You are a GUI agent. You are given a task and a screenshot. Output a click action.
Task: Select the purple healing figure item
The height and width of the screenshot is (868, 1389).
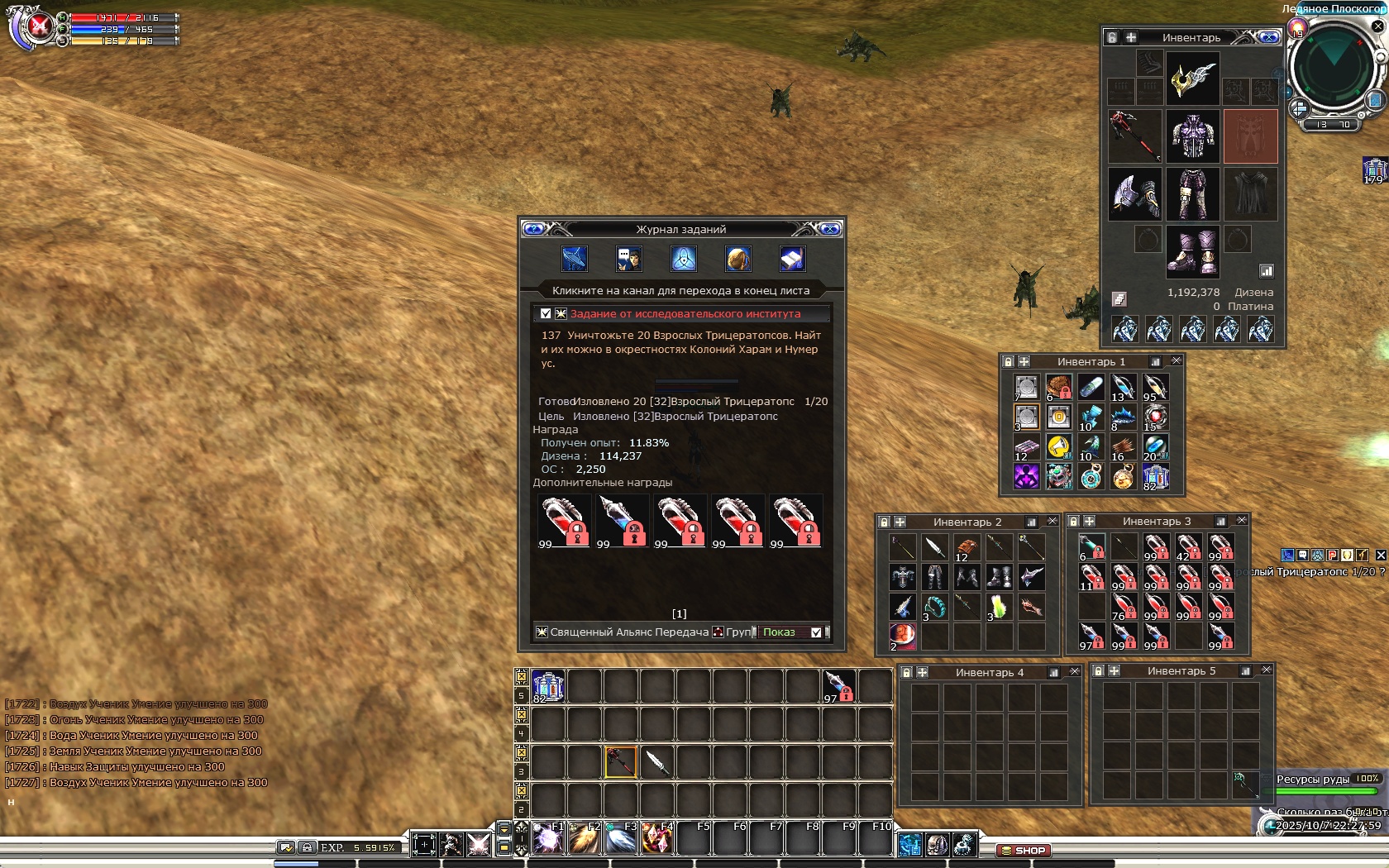coord(1026,477)
